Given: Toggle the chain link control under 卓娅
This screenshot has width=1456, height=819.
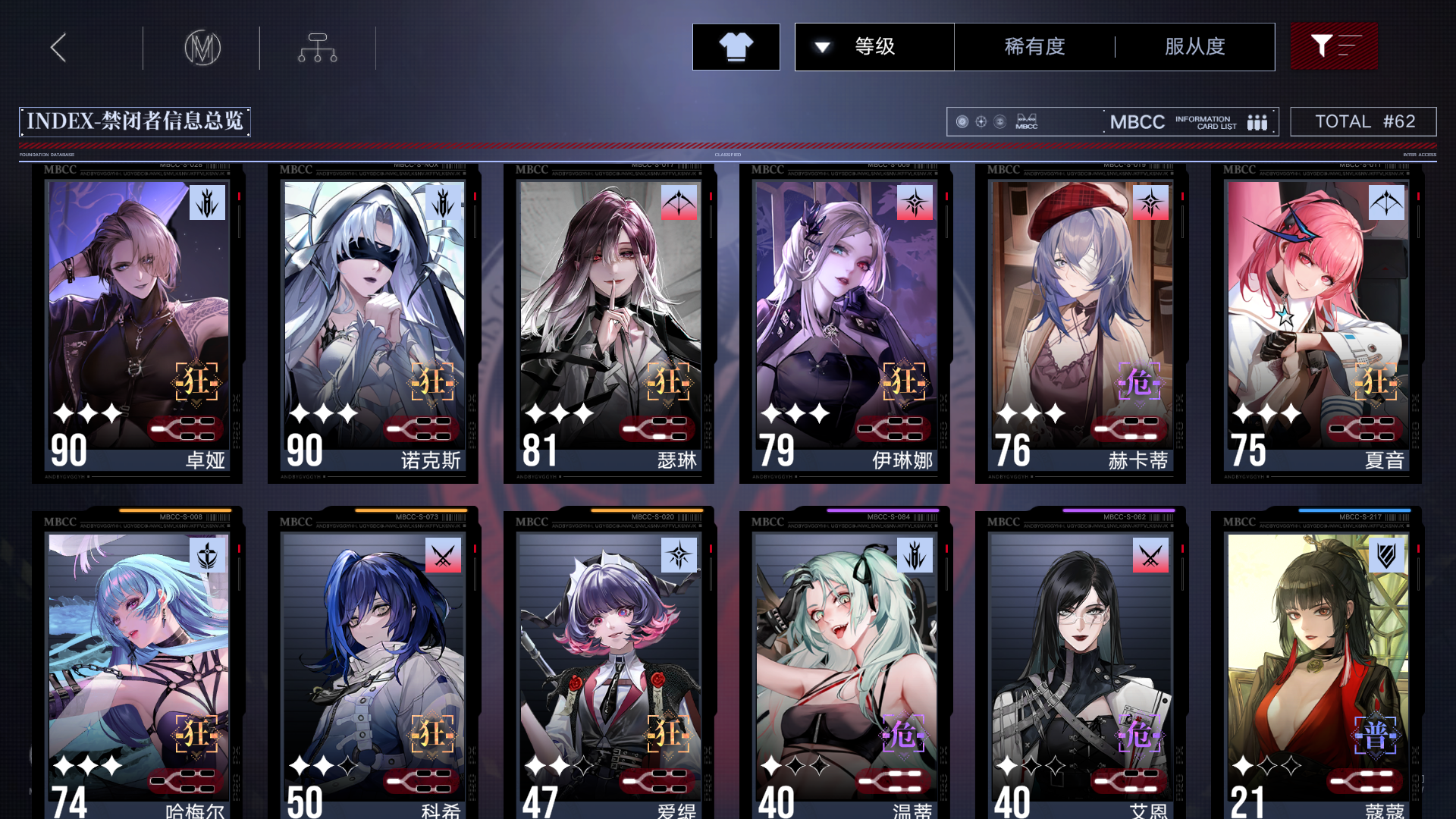Looking at the screenshot, I should 187,429.
